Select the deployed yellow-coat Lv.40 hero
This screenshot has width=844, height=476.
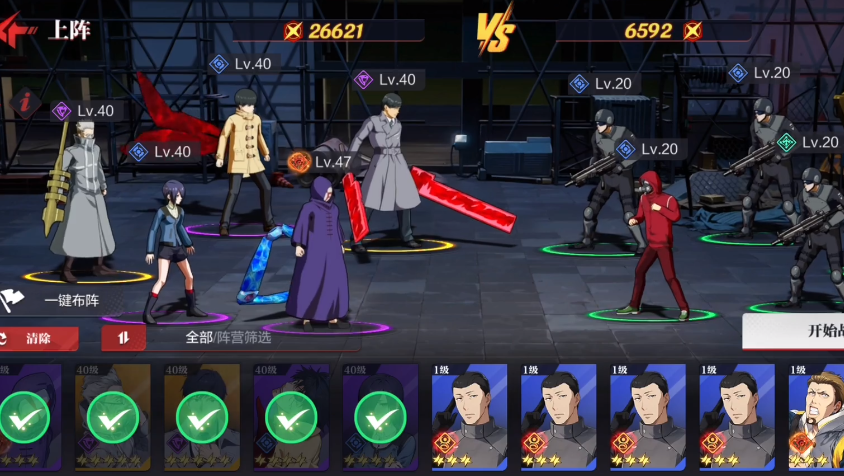[x=244, y=160]
